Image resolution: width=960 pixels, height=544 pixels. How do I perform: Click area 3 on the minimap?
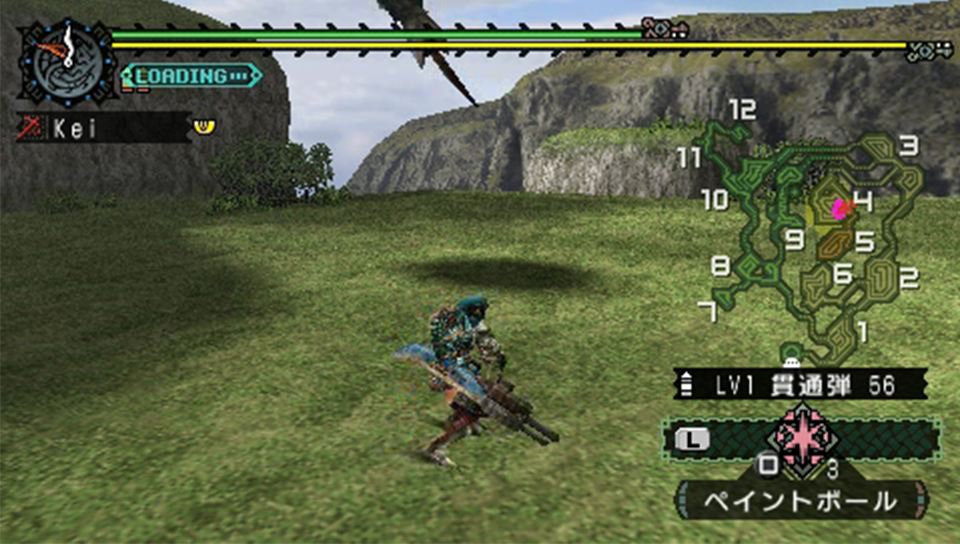click(x=908, y=146)
